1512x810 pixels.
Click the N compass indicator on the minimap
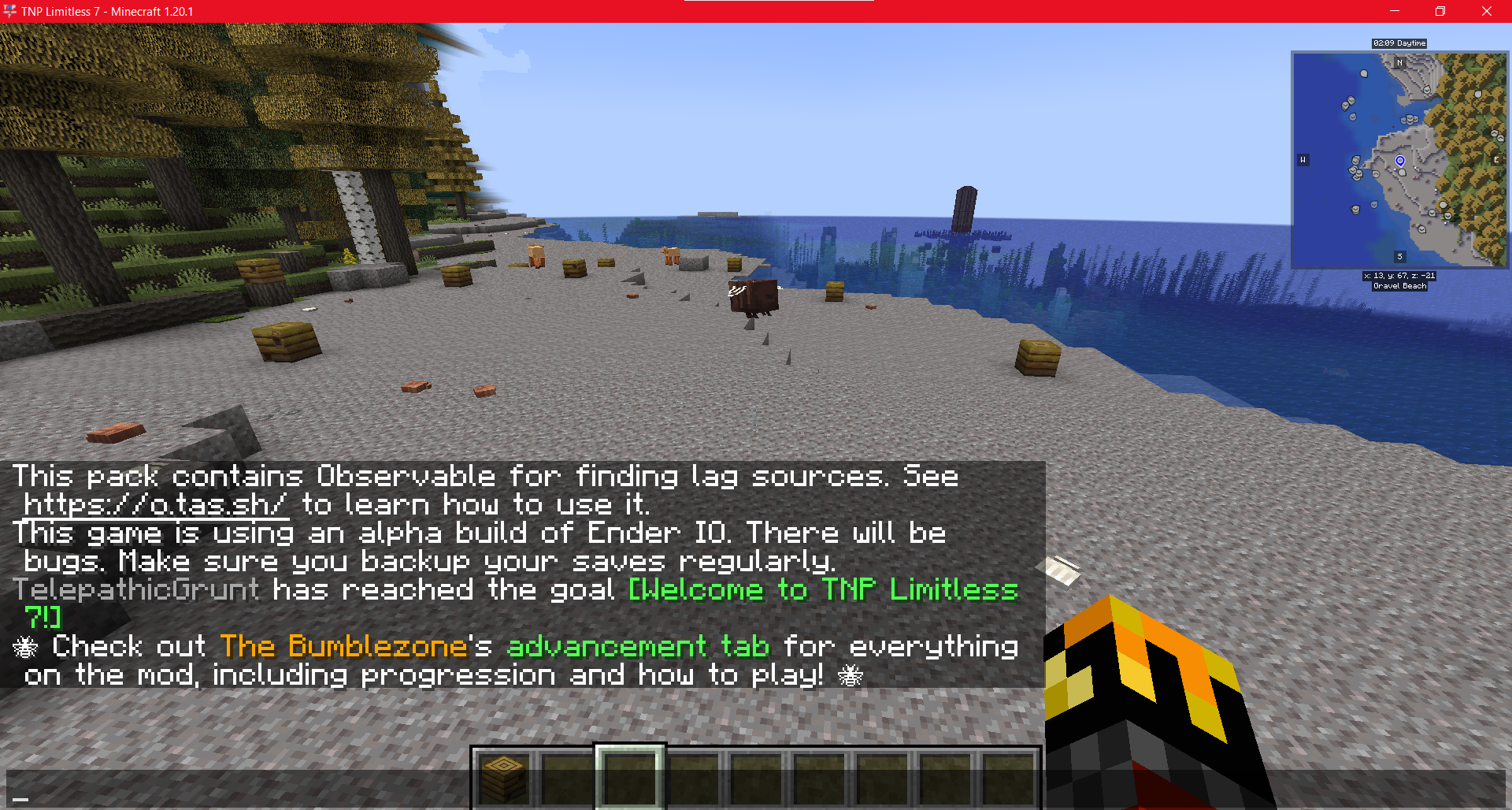1401,62
